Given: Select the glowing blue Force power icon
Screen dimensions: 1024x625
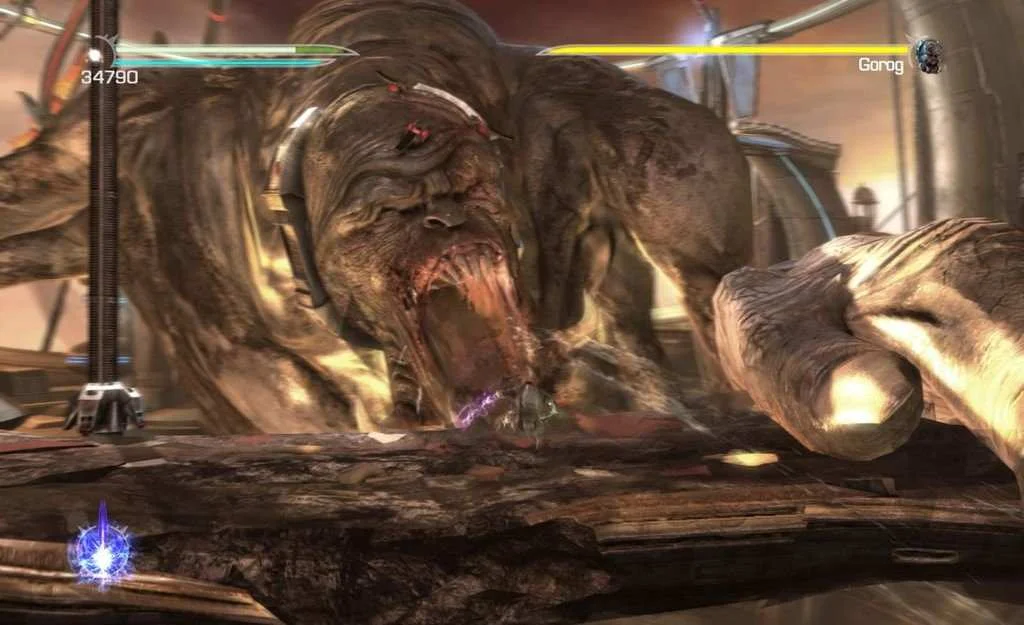Looking at the screenshot, I should point(101,551).
